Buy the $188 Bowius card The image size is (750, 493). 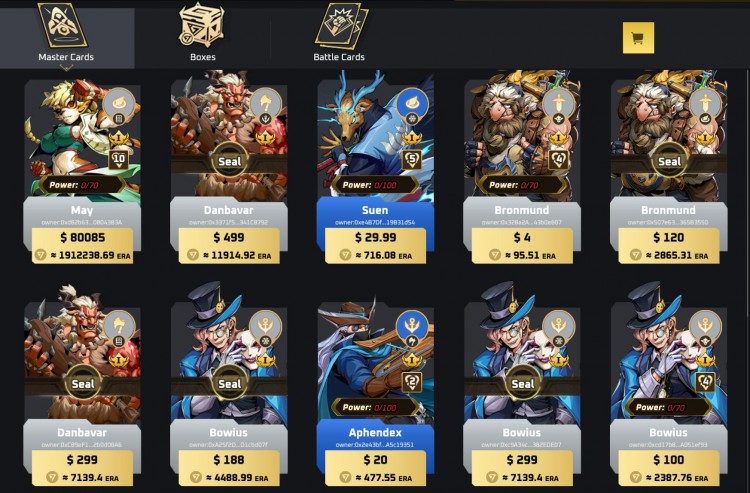229,459
